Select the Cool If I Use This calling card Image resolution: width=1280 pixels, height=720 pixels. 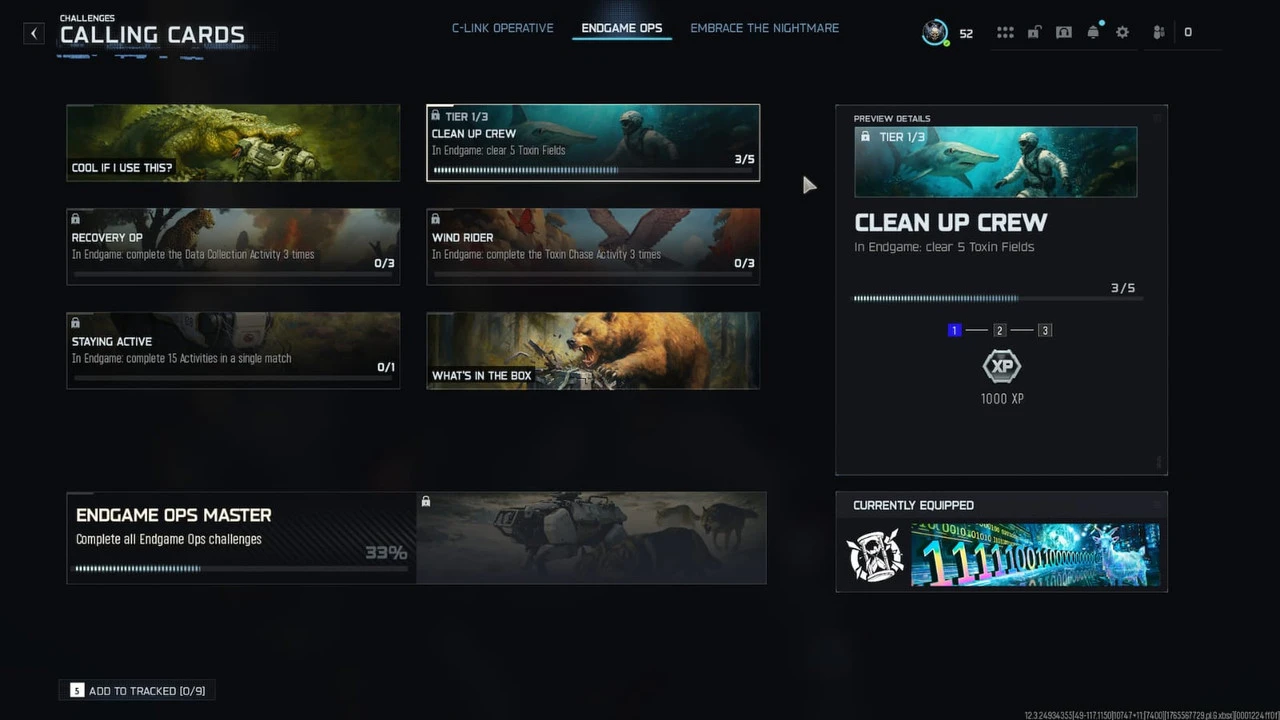(x=233, y=142)
